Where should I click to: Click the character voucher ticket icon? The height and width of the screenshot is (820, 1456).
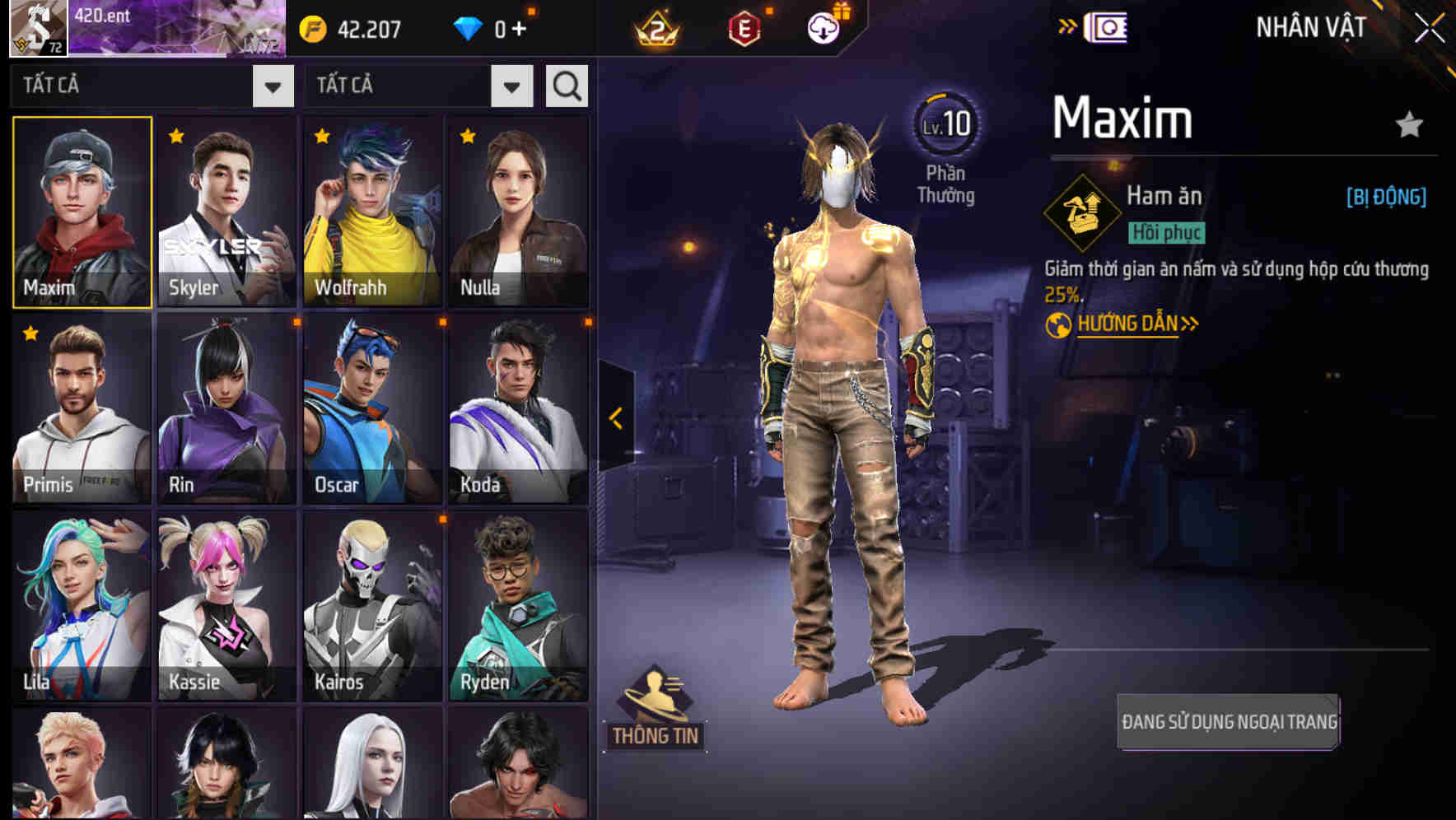tap(1105, 26)
